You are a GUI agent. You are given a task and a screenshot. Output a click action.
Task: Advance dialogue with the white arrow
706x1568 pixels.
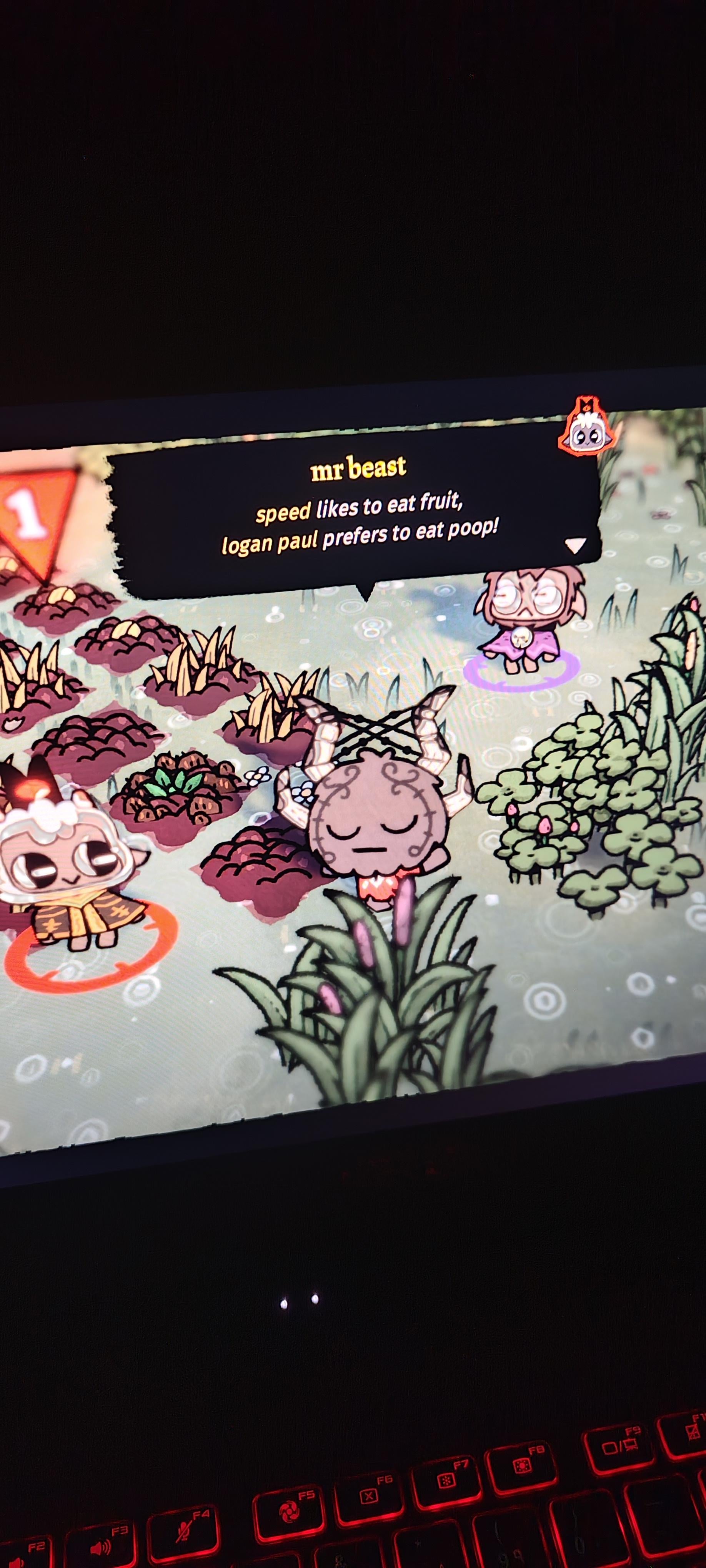(574, 544)
